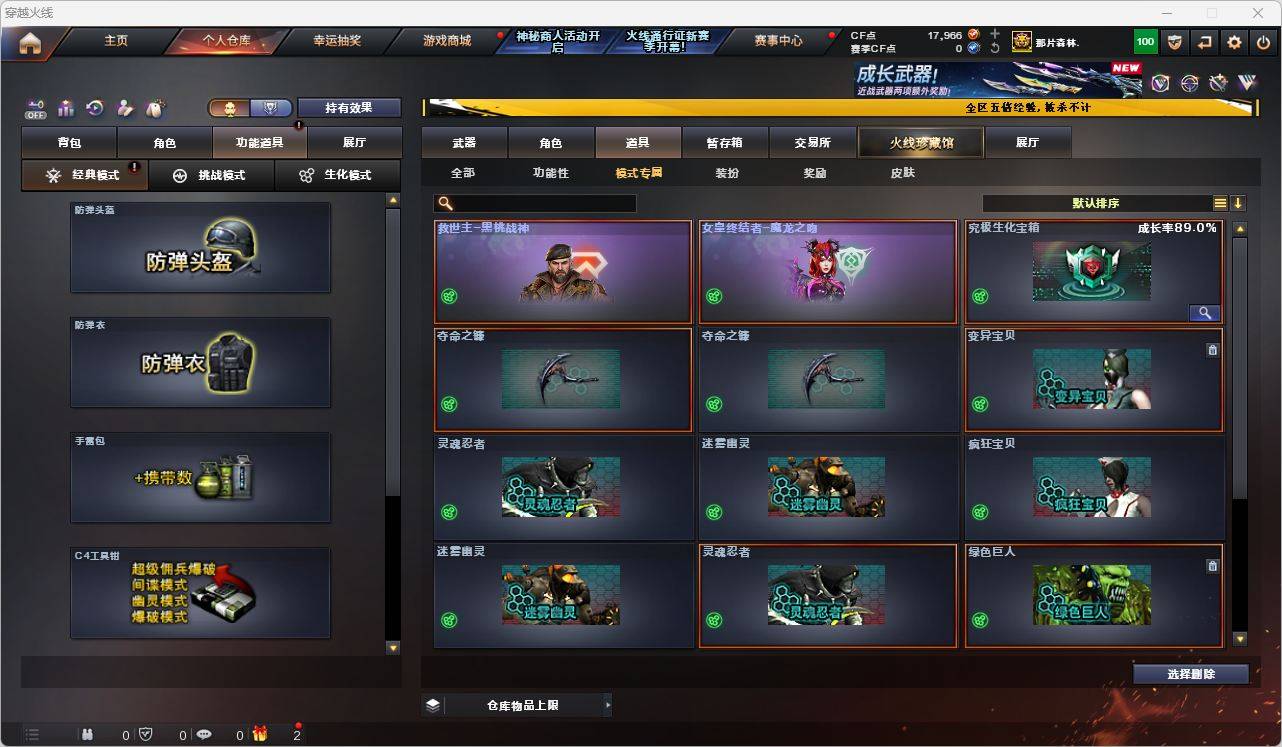Click the magnifier icon on 究极生化宝箱
This screenshot has height=747, width=1282.
tap(1205, 312)
